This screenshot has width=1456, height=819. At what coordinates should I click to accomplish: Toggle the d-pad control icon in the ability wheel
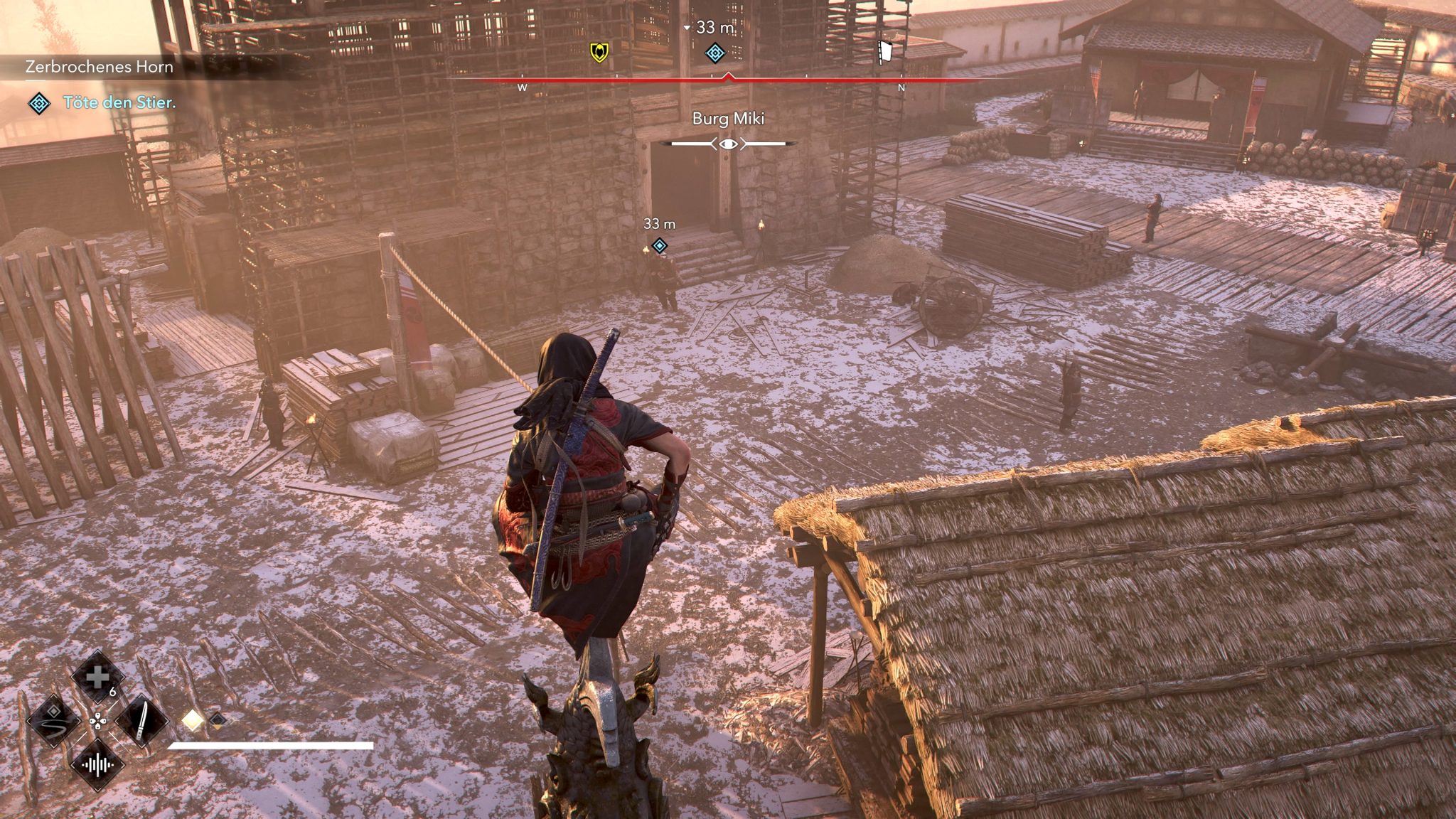(x=100, y=719)
